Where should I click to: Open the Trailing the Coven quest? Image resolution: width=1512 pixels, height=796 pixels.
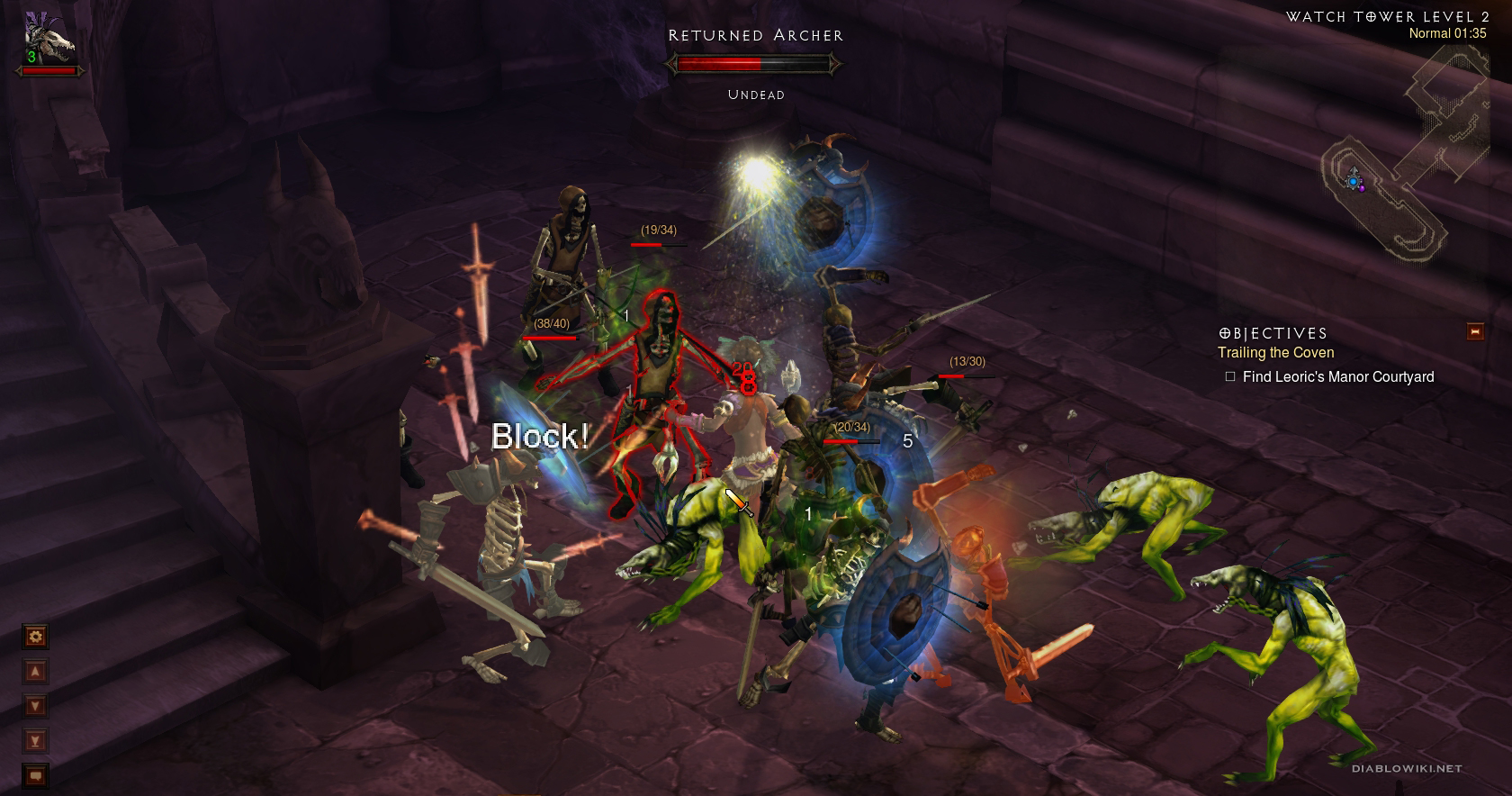tap(1275, 353)
